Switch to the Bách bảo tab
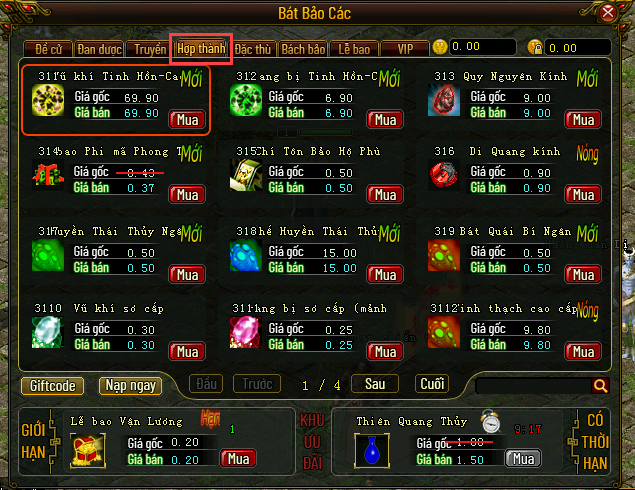Screen dimensions: 635x490 click(x=303, y=48)
